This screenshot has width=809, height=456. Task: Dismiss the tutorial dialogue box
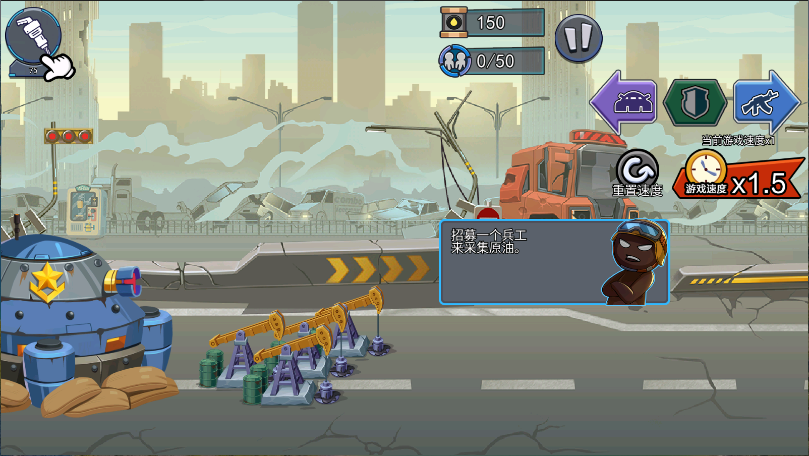pos(554,262)
